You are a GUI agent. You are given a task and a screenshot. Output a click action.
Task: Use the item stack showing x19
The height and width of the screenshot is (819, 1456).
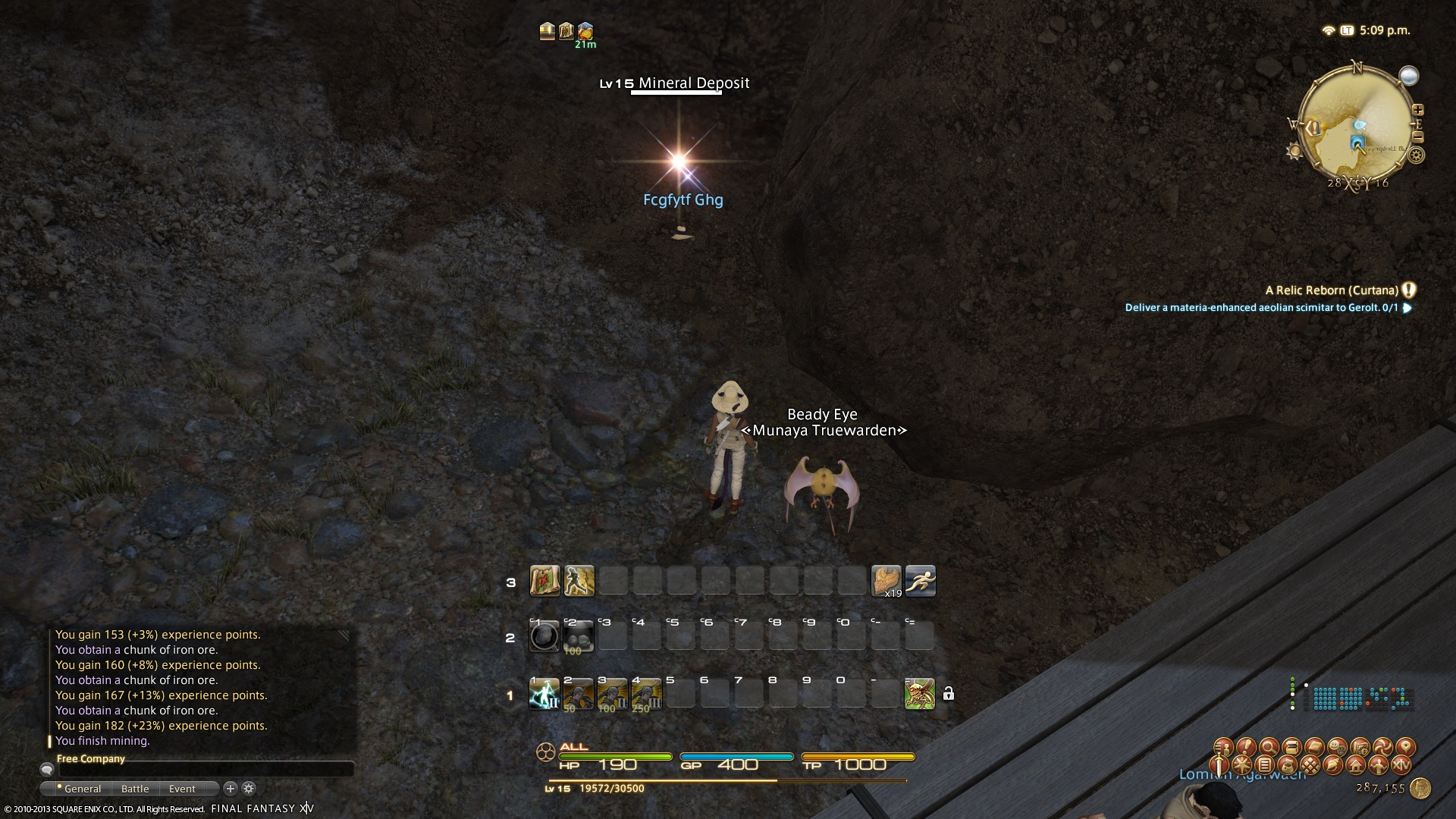[886, 582]
